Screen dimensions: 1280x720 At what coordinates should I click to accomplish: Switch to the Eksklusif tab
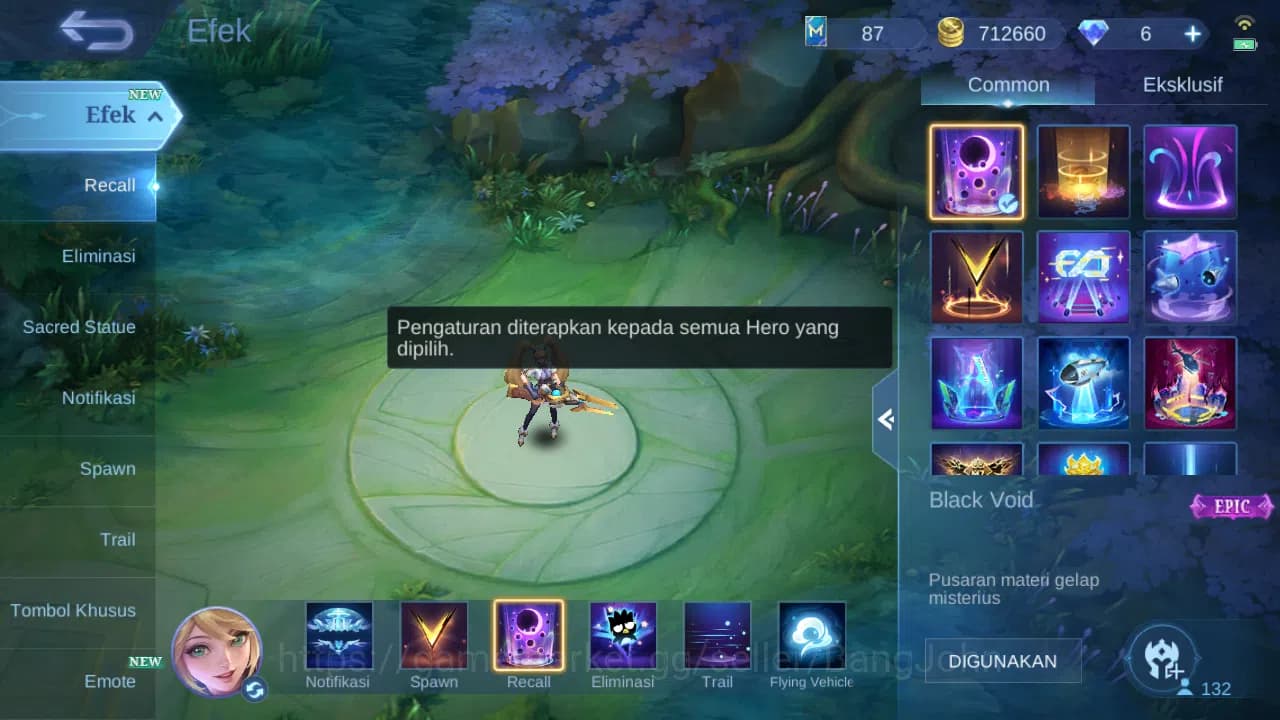(x=1183, y=85)
